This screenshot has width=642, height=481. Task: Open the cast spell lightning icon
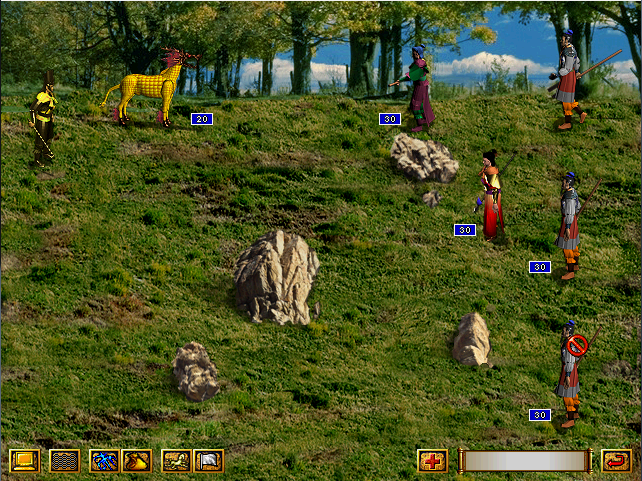point(104,461)
